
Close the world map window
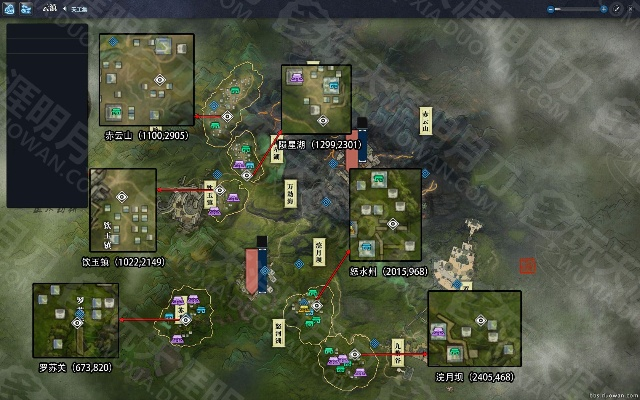click(629, 8)
